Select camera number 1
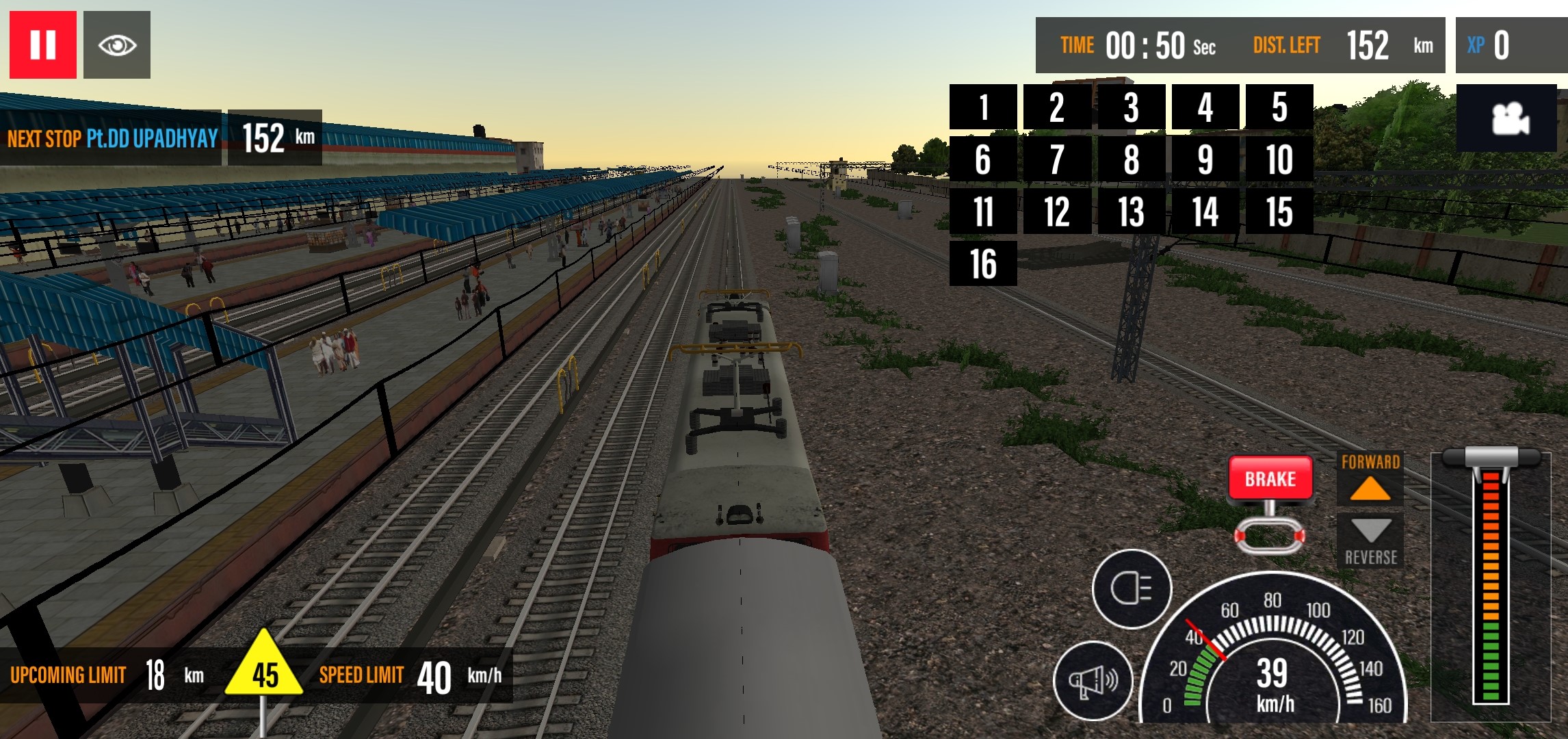The width and height of the screenshot is (1568, 739). point(983,107)
